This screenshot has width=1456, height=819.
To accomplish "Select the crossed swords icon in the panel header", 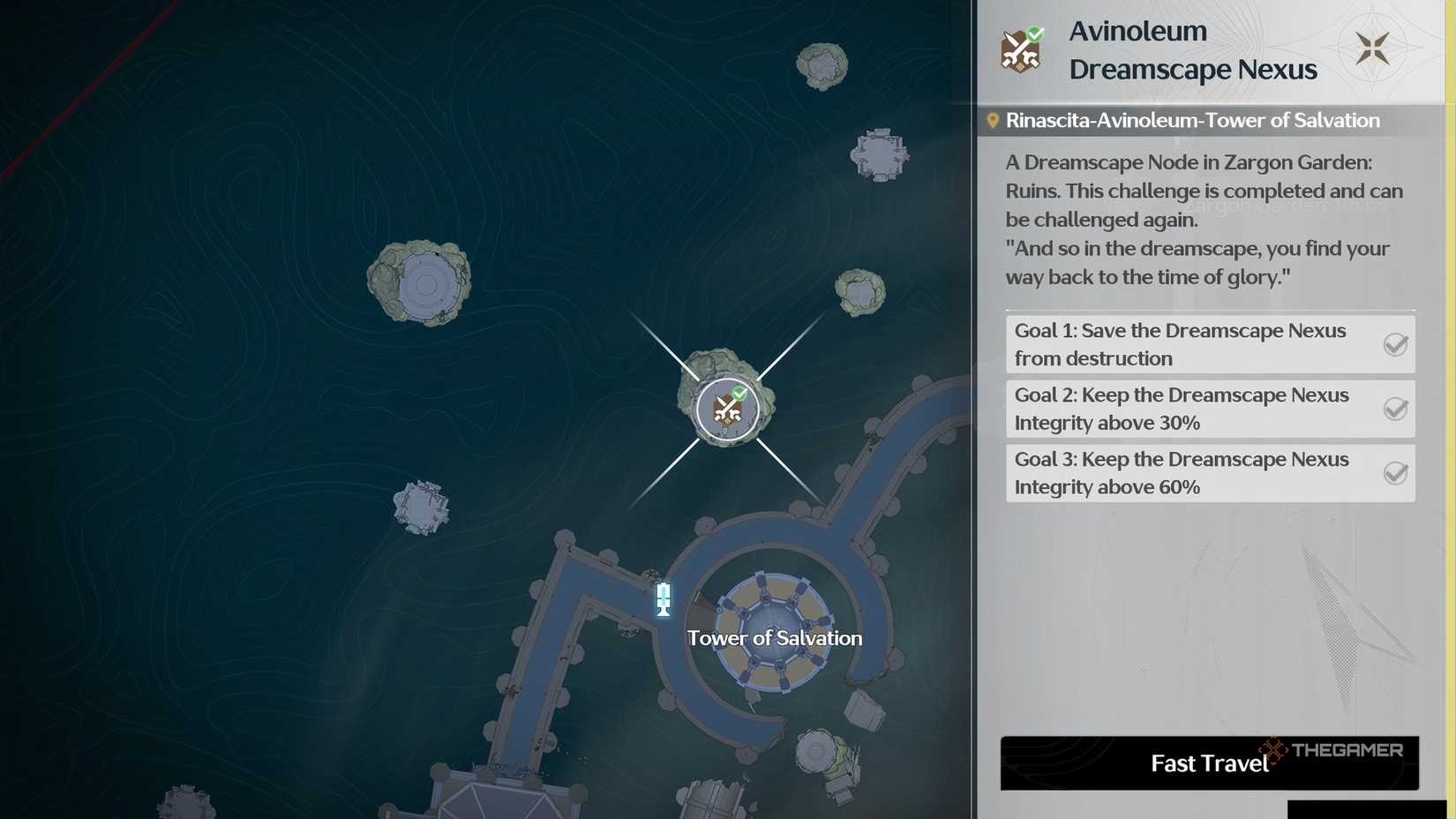I will (x=1021, y=50).
